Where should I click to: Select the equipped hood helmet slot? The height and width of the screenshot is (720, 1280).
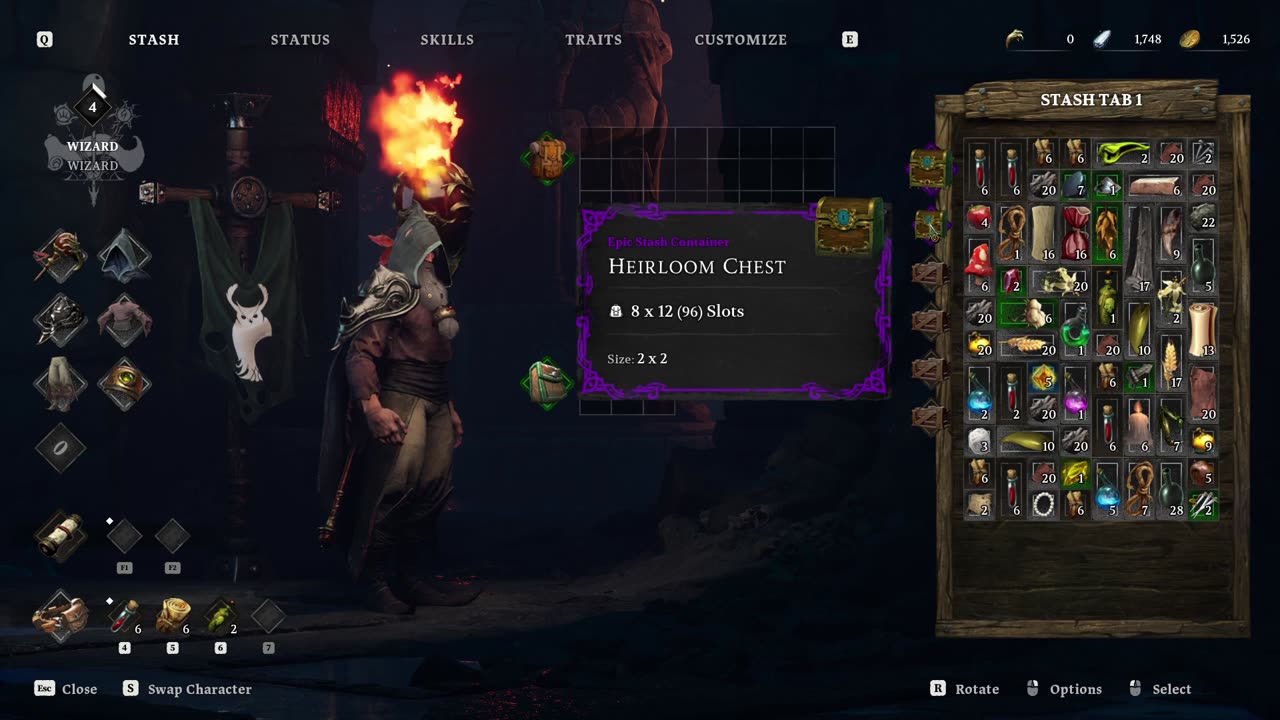point(125,256)
